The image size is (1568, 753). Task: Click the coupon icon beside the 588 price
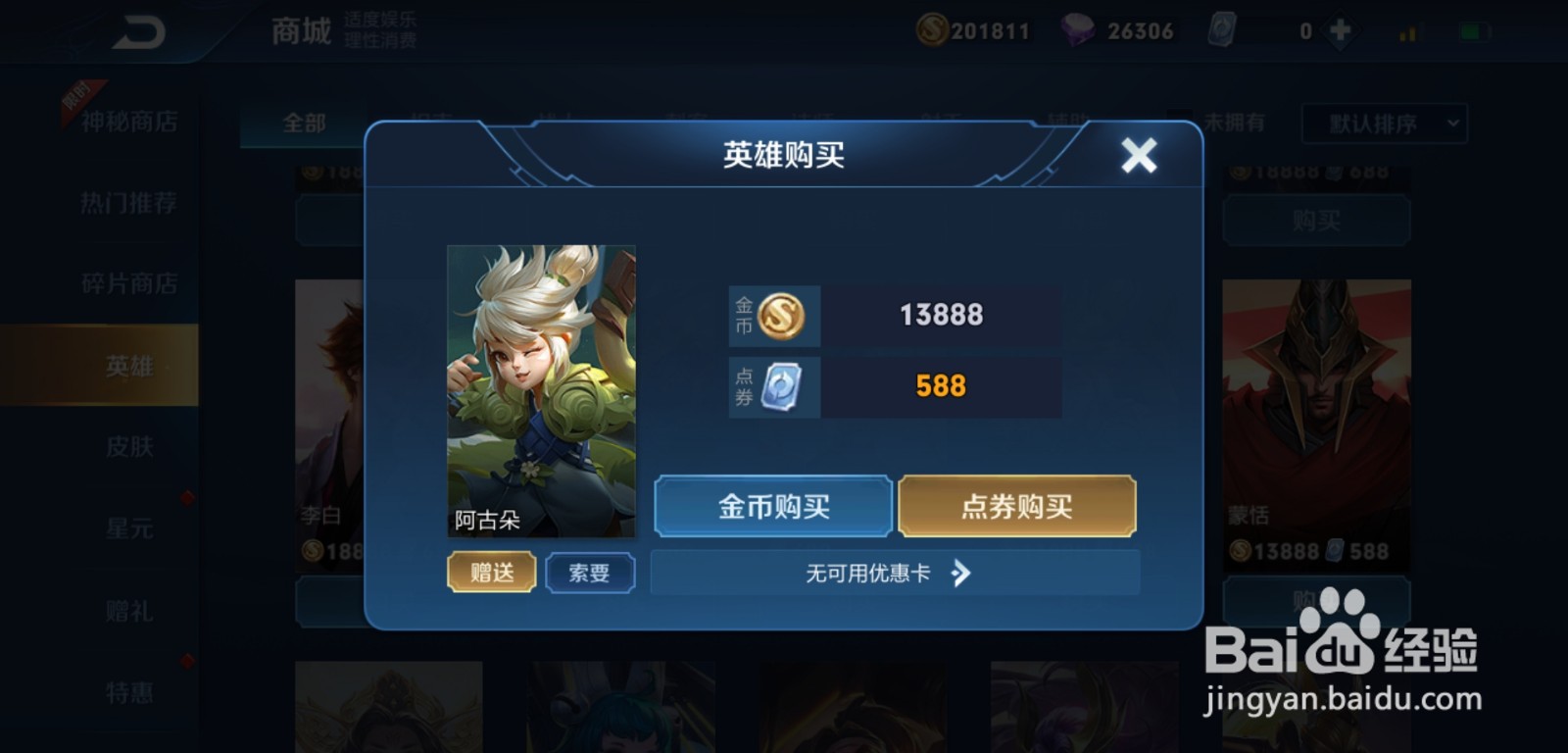783,385
